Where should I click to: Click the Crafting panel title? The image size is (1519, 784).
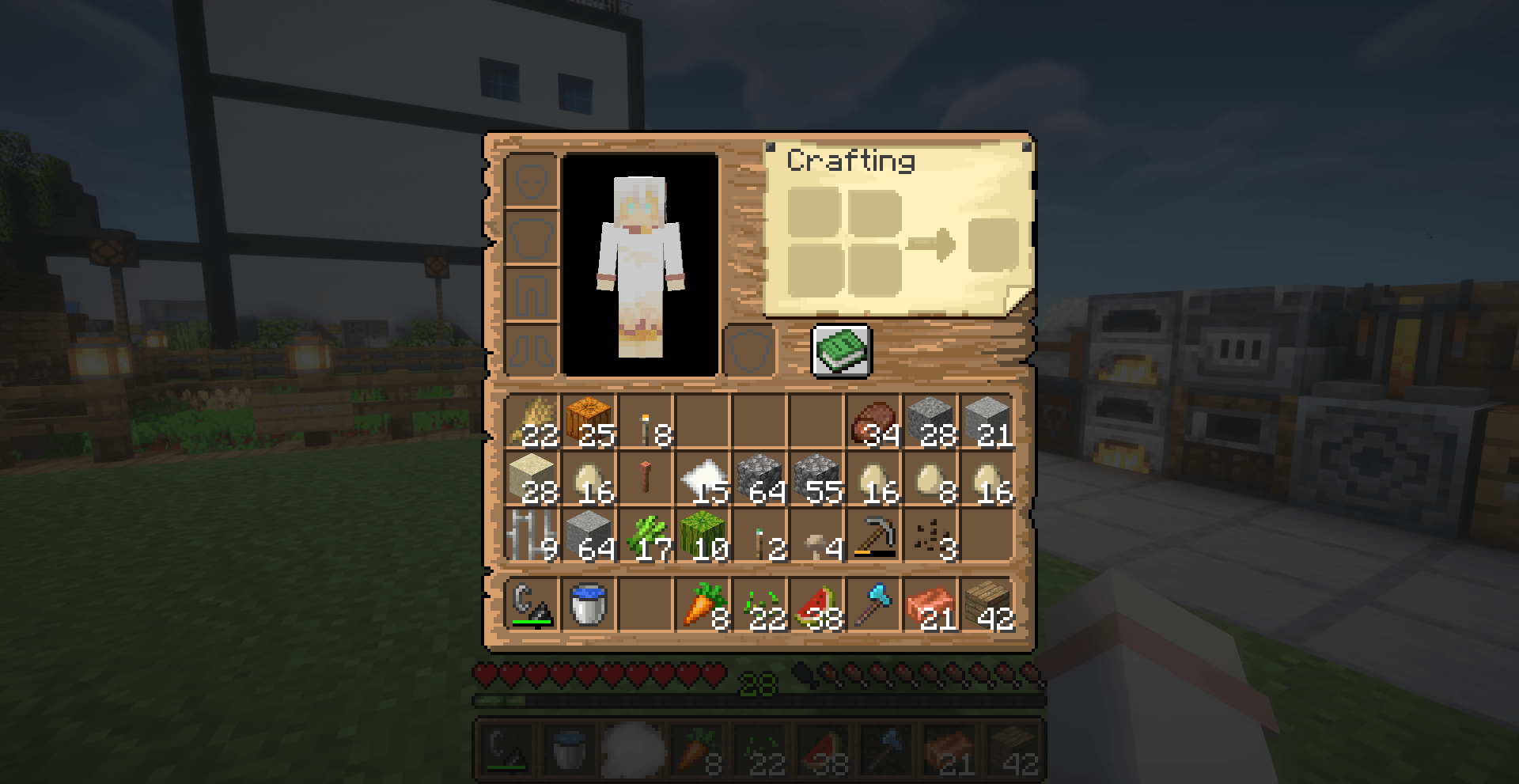(x=853, y=161)
